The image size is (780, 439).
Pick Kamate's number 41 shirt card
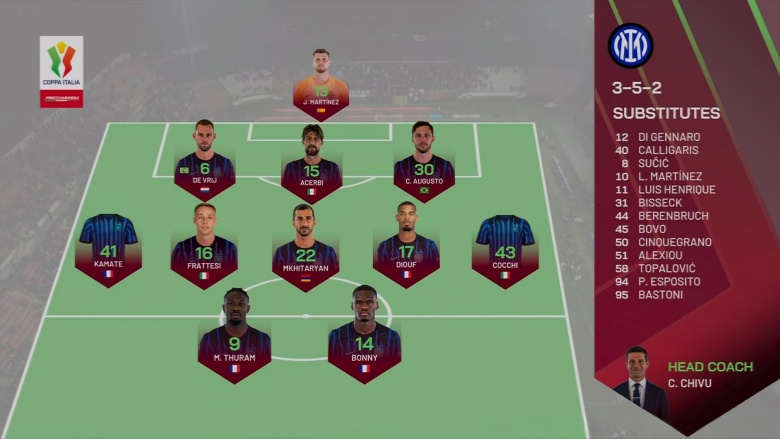(x=108, y=251)
